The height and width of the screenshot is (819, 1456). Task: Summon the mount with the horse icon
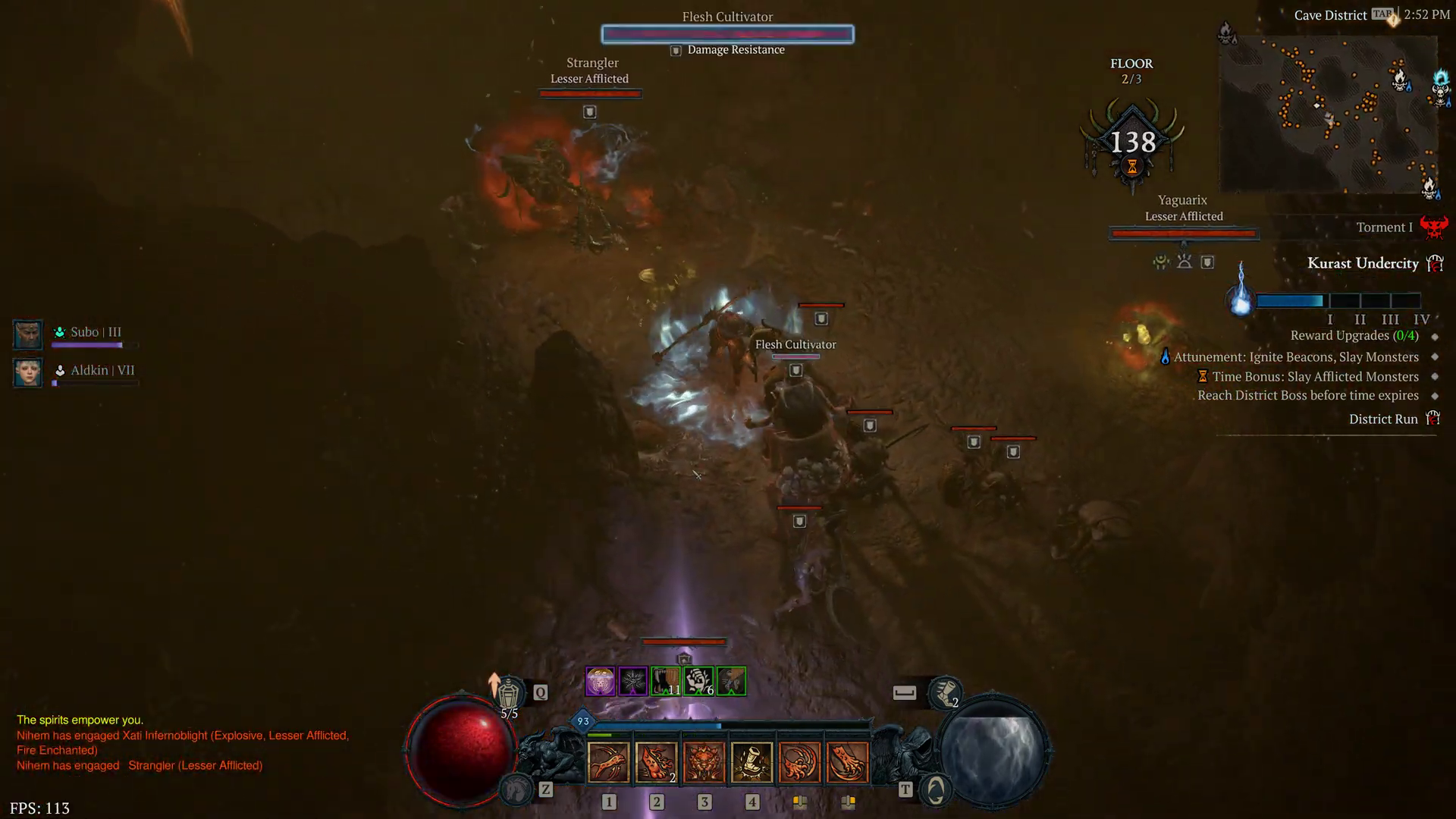point(516,791)
